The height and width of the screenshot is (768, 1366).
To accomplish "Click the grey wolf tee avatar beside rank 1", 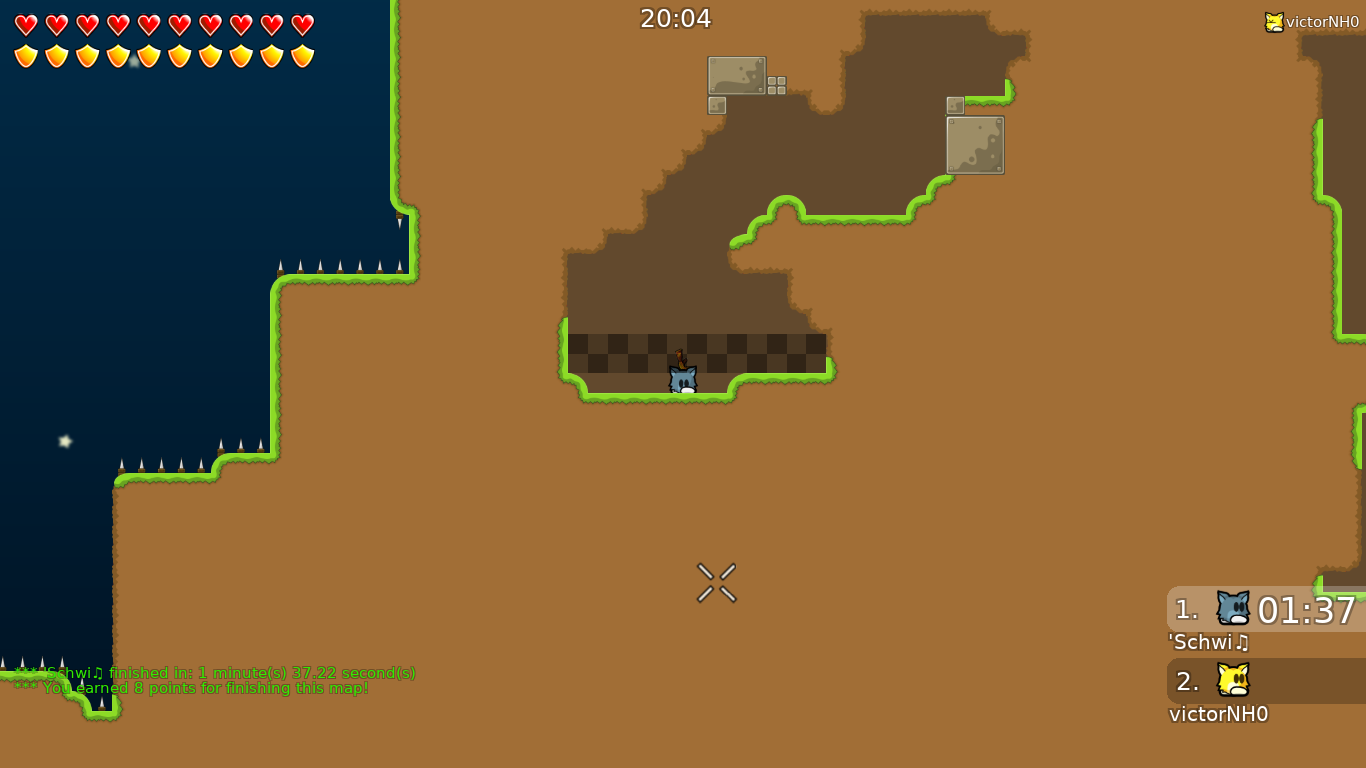I will tap(1231, 608).
